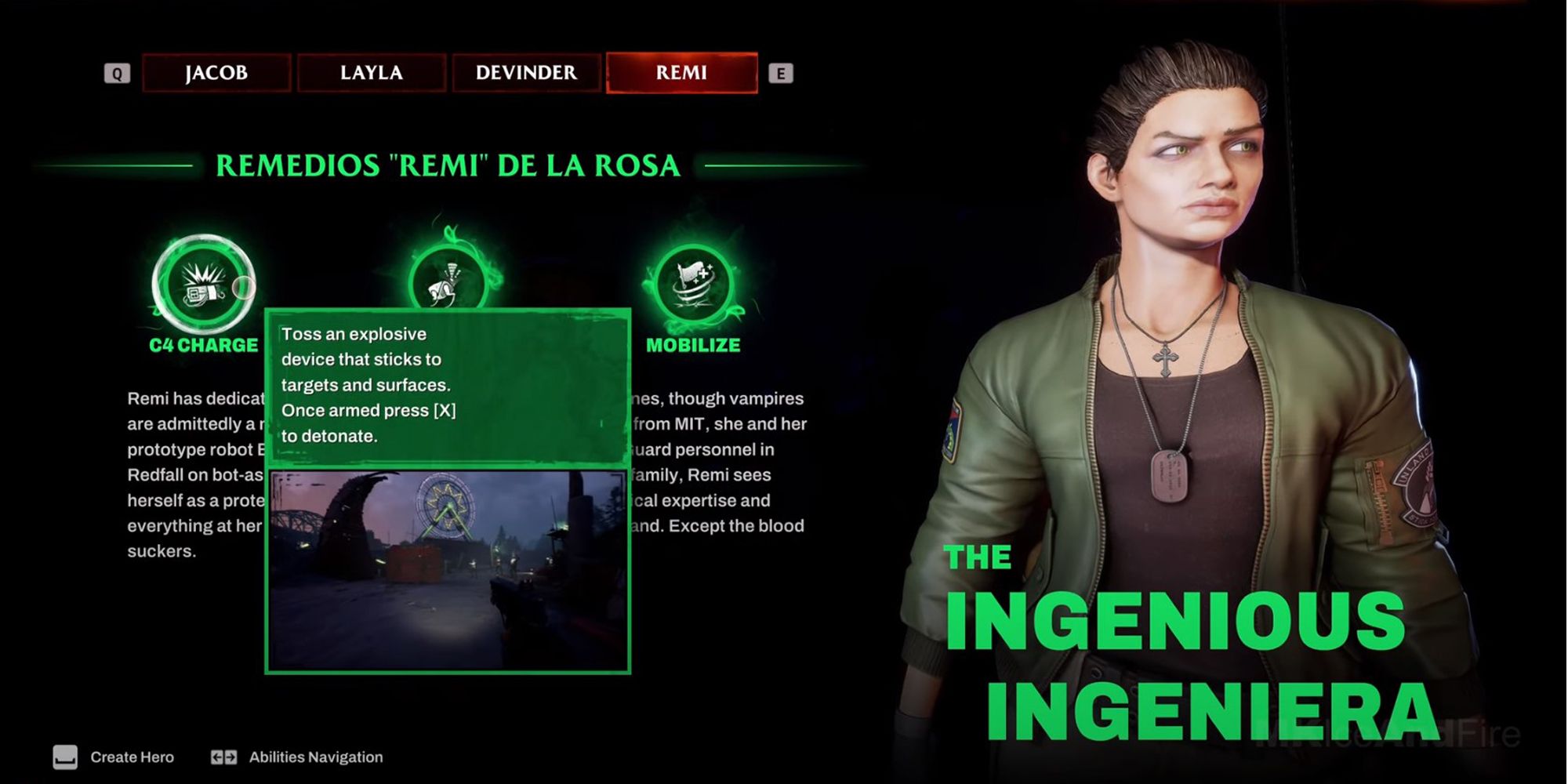This screenshot has width=1568, height=784.
Task: Select the highlighted REMI tab
Action: 681,72
